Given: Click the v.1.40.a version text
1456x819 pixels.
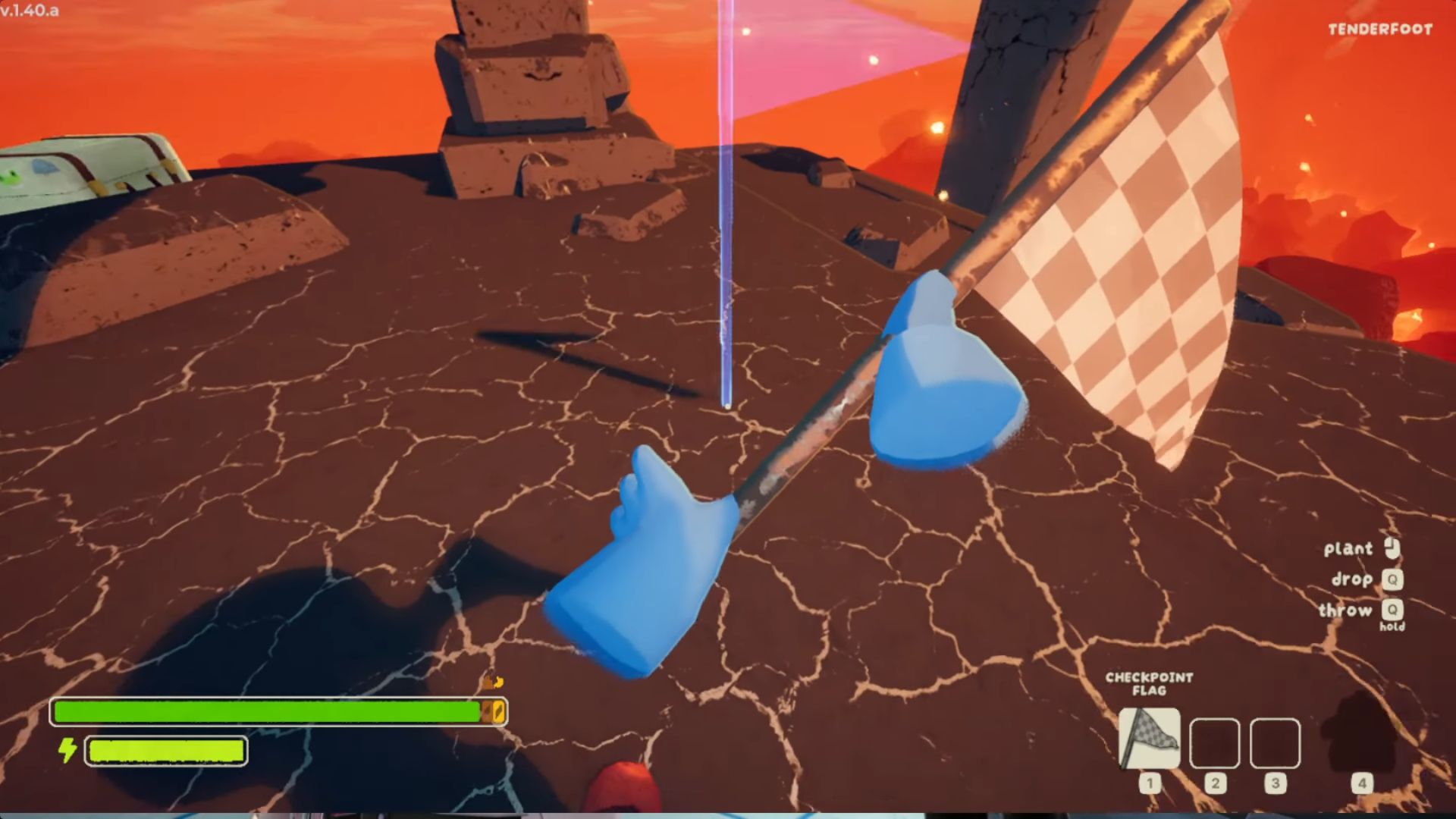Looking at the screenshot, I should (29, 11).
